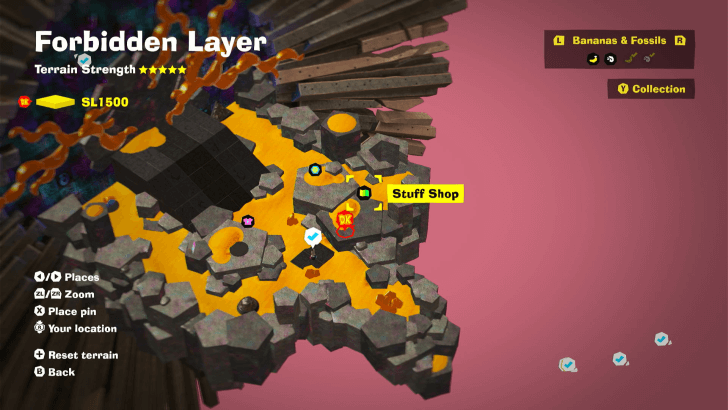The height and width of the screenshot is (410, 728).
Task: Select the teal gem map marker
Action: pyautogui.click(x=315, y=169)
